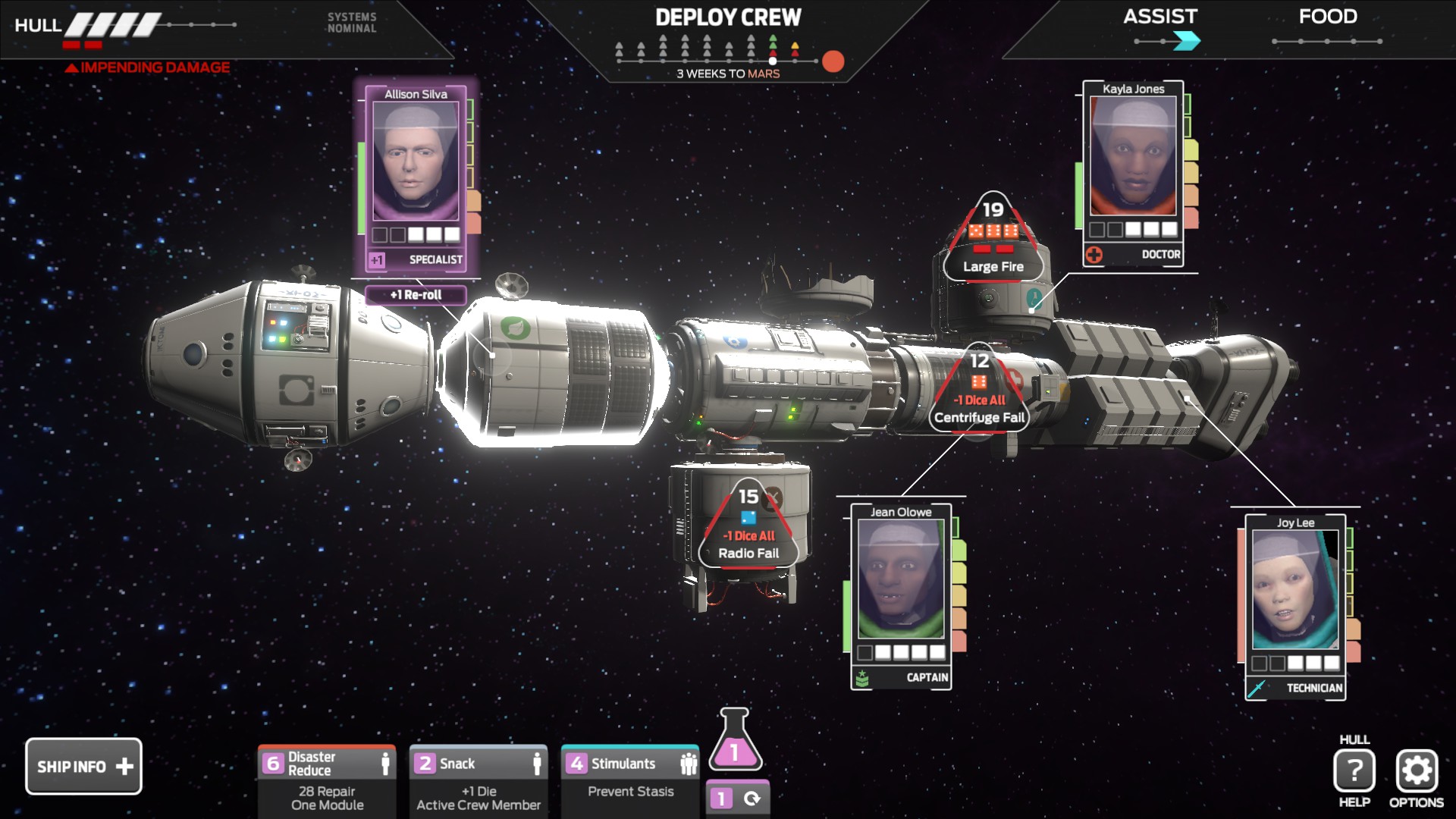This screenshot has height=819, width=1456.
Task: Open the Options menu
Action: point(1417,771)
